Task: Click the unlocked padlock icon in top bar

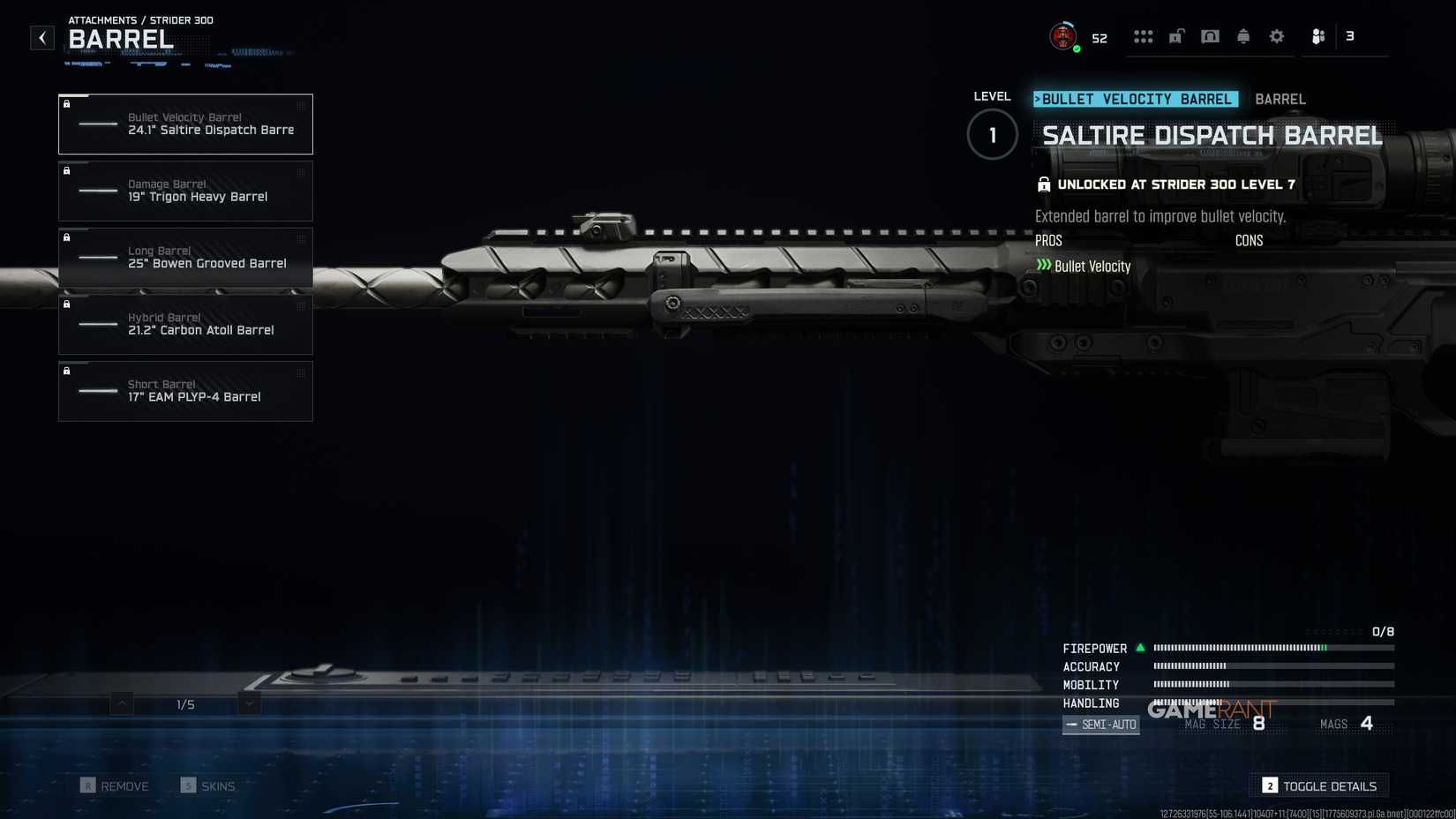Action: pos(1176,36)
